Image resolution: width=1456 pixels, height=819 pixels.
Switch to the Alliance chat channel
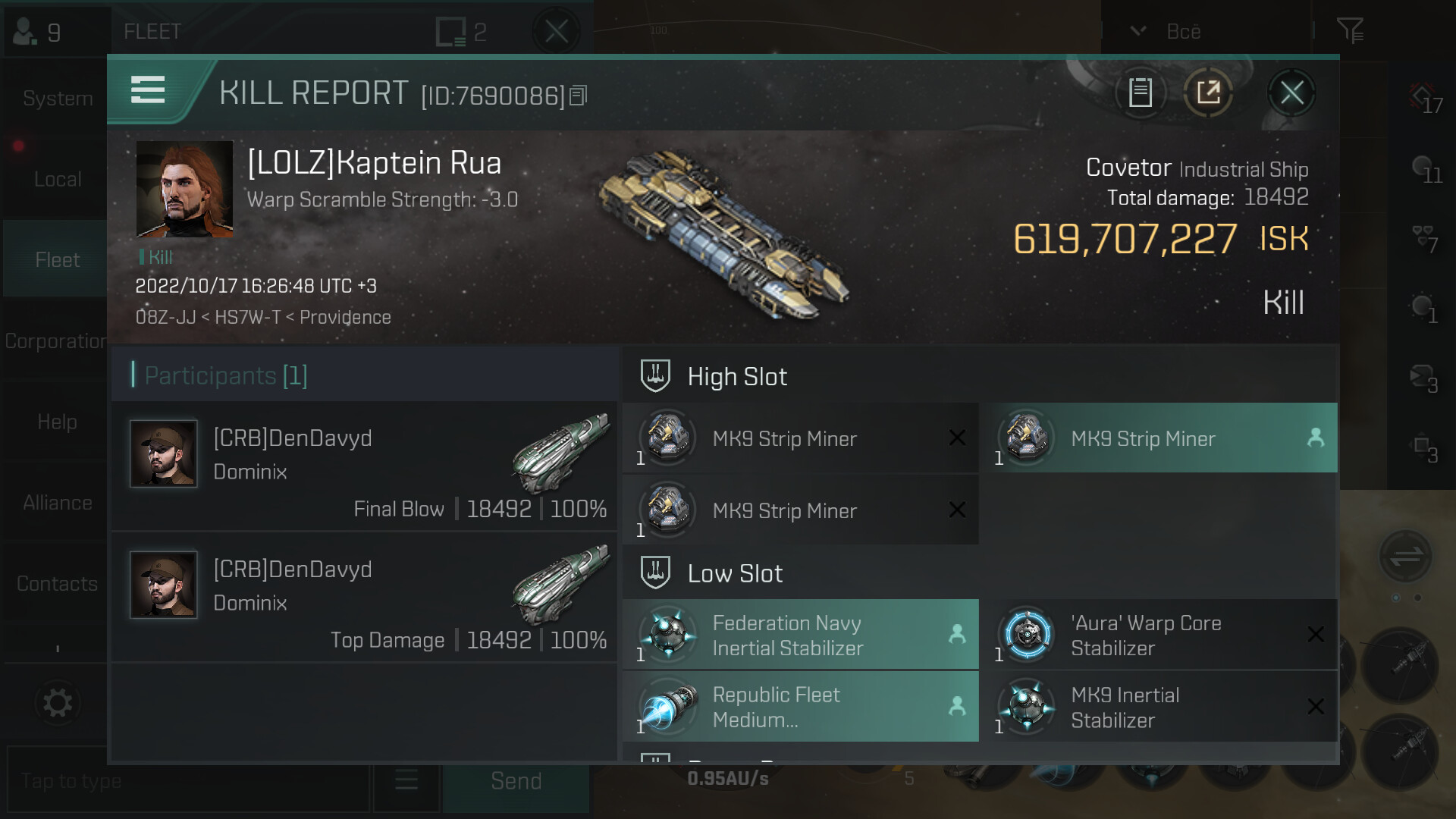tap(57, 503)
